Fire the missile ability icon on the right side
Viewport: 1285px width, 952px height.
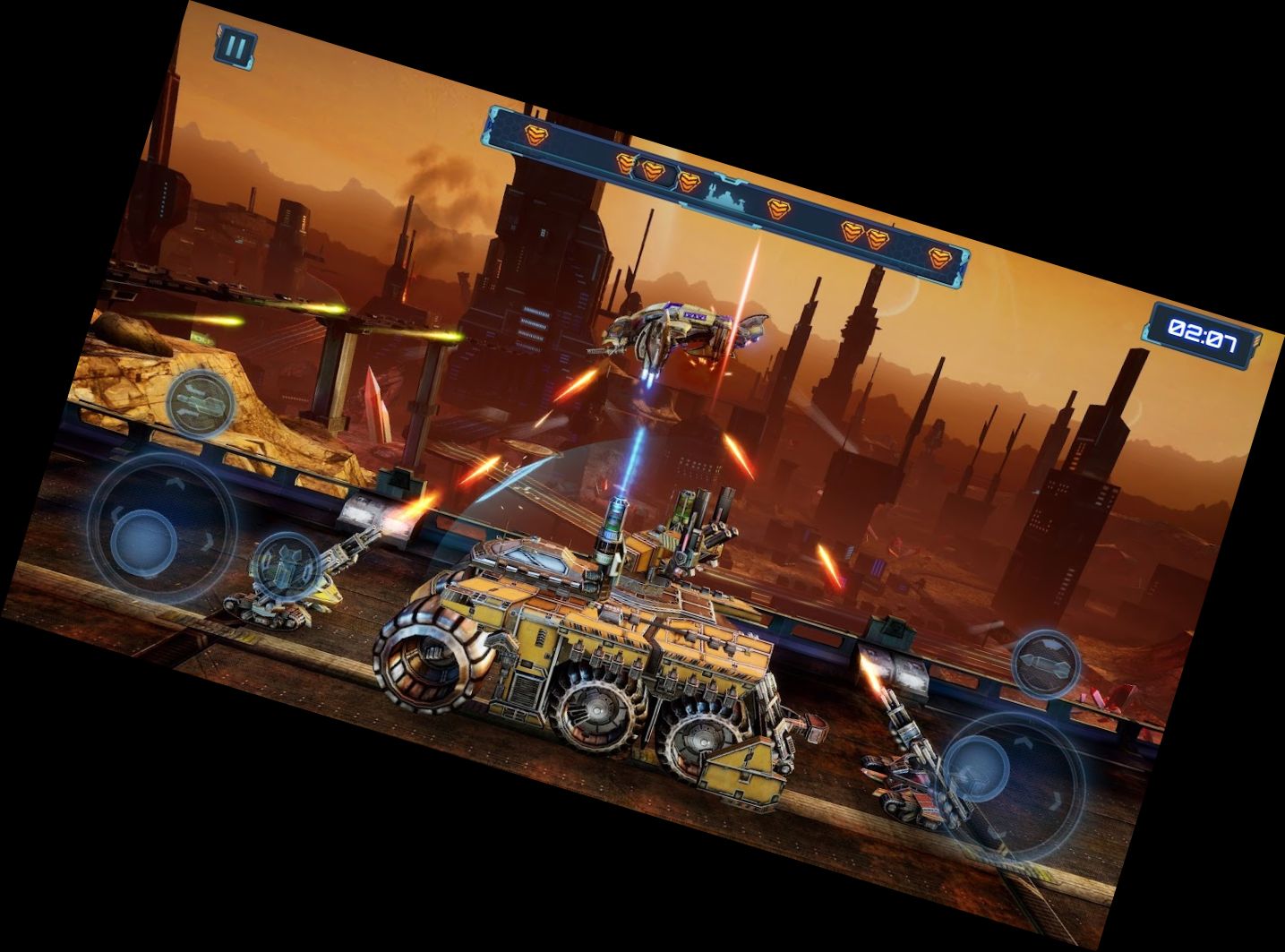[x=1044, y=665]
